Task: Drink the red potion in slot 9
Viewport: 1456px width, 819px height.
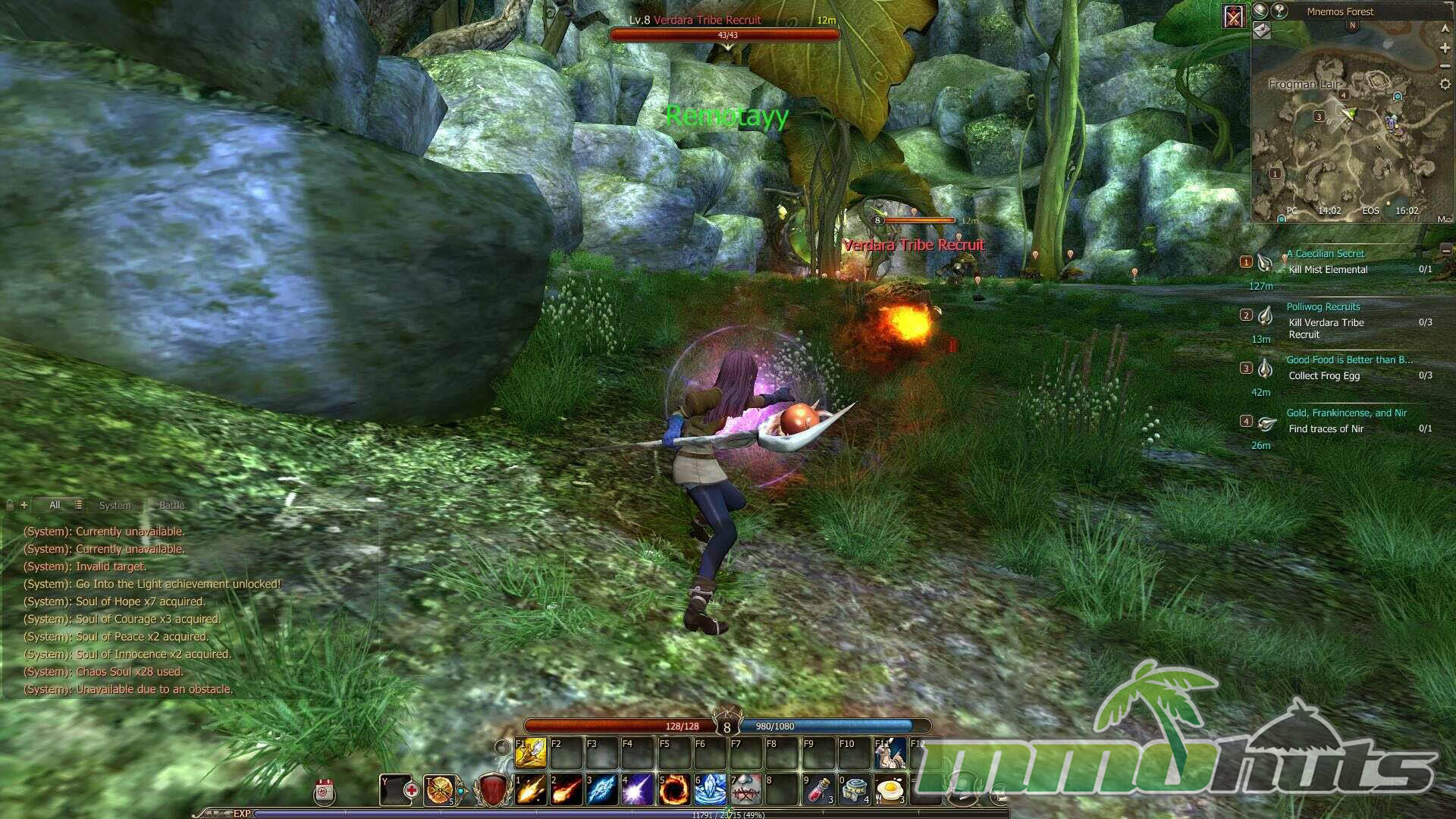Action: pos(819,790)
